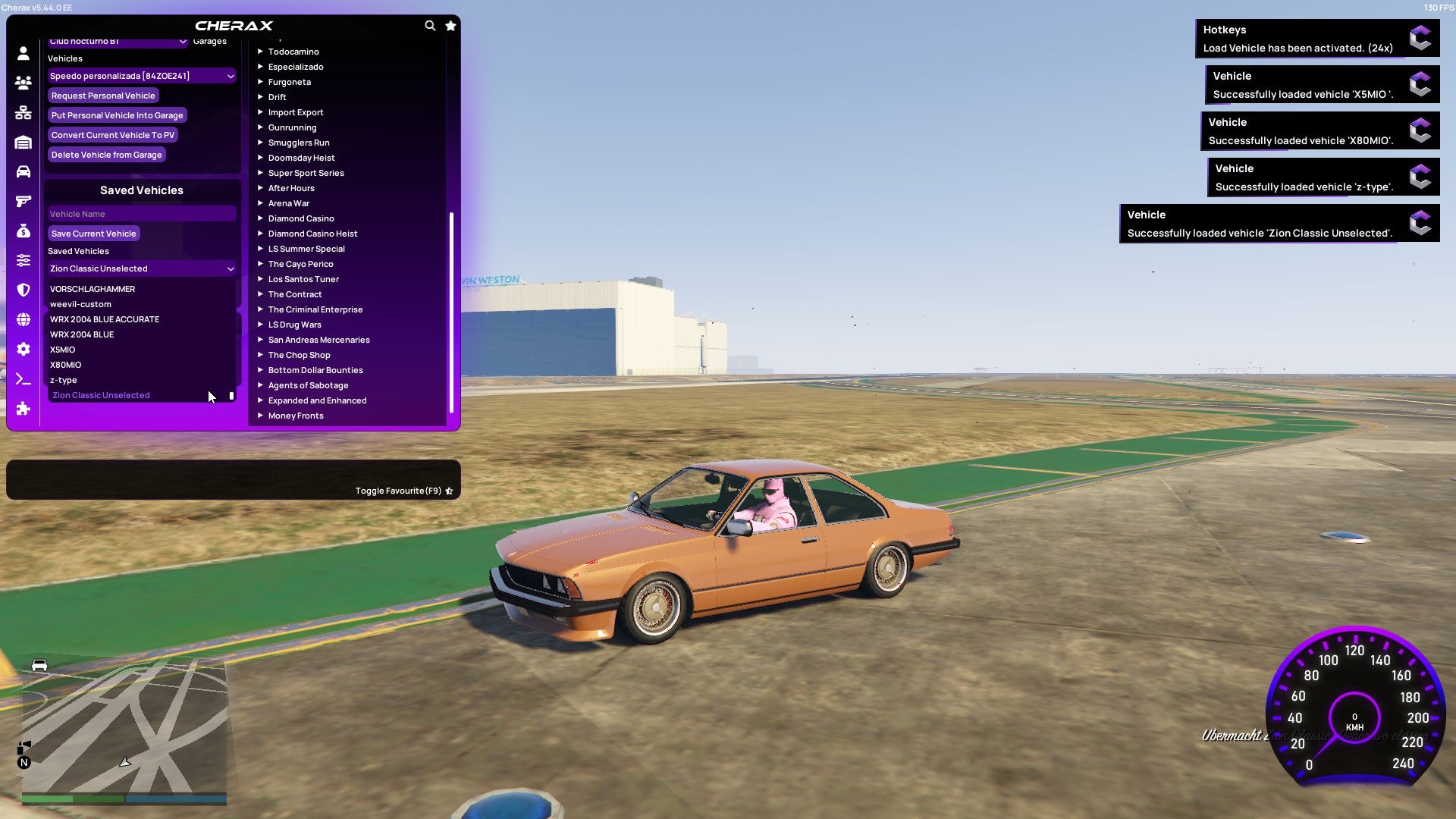Select the Players group icon
The image size is (1456, 819).
(x=23, y=83)
